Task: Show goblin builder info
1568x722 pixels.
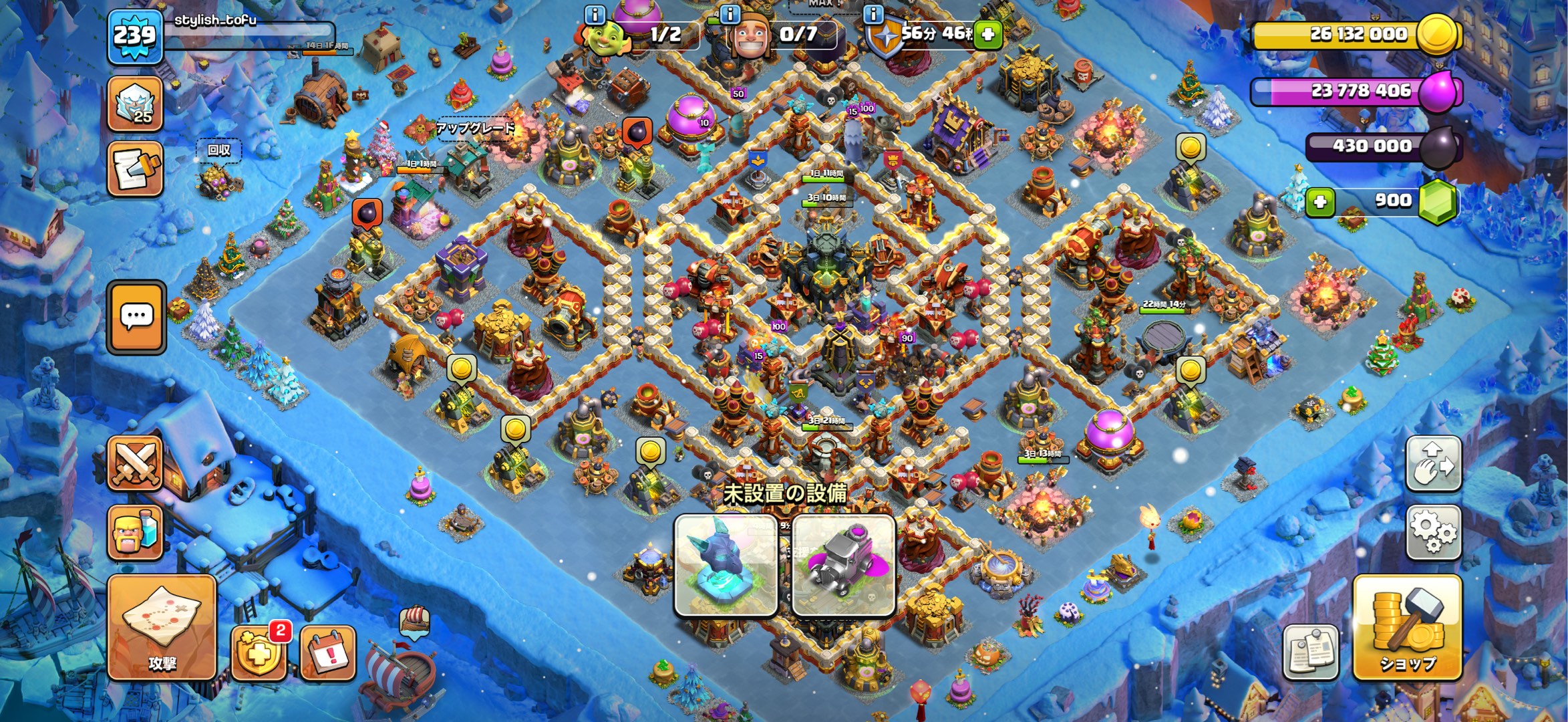Action: (595, 14)
